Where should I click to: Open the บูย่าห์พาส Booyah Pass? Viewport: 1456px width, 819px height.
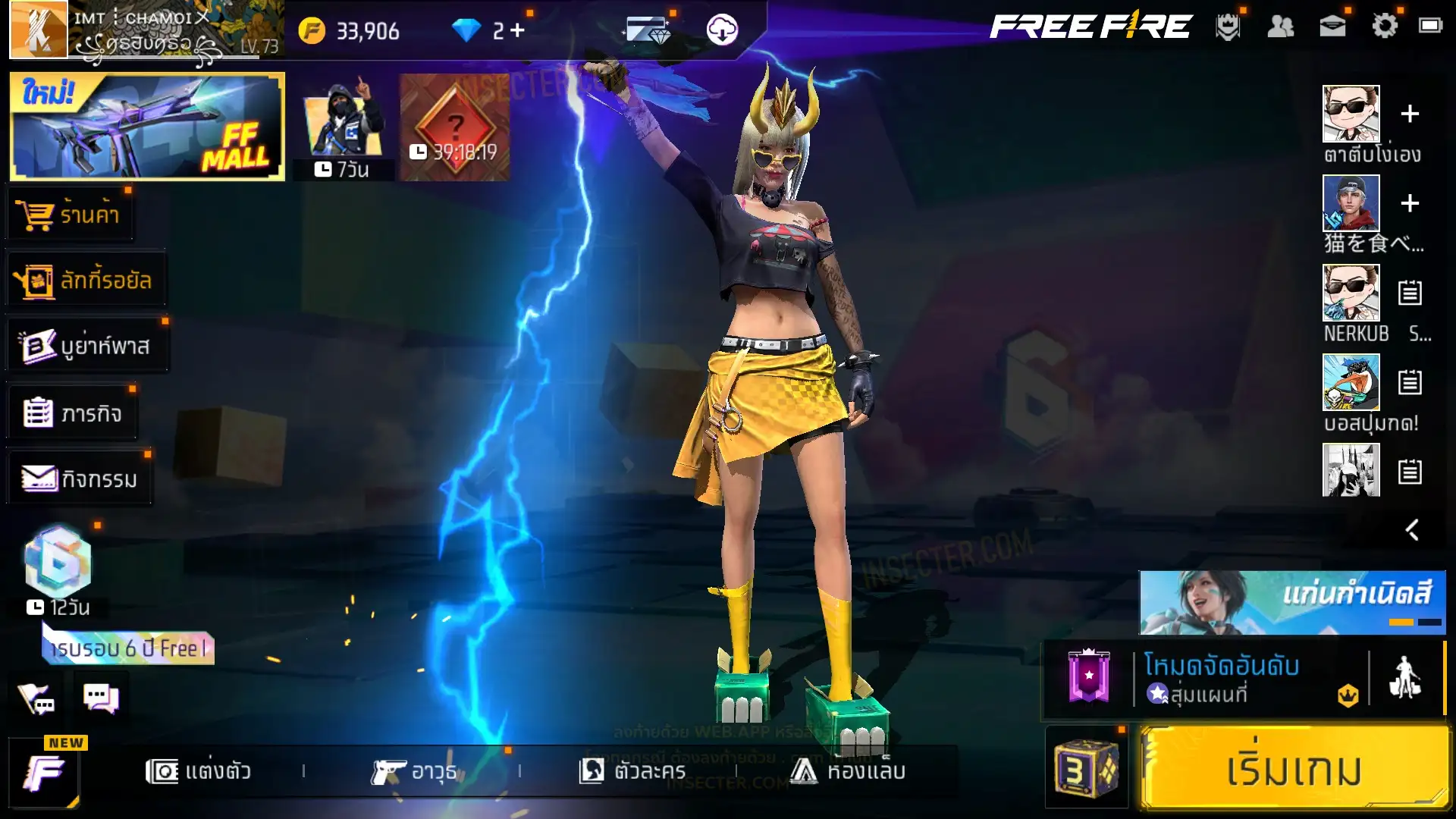point(86,347)
